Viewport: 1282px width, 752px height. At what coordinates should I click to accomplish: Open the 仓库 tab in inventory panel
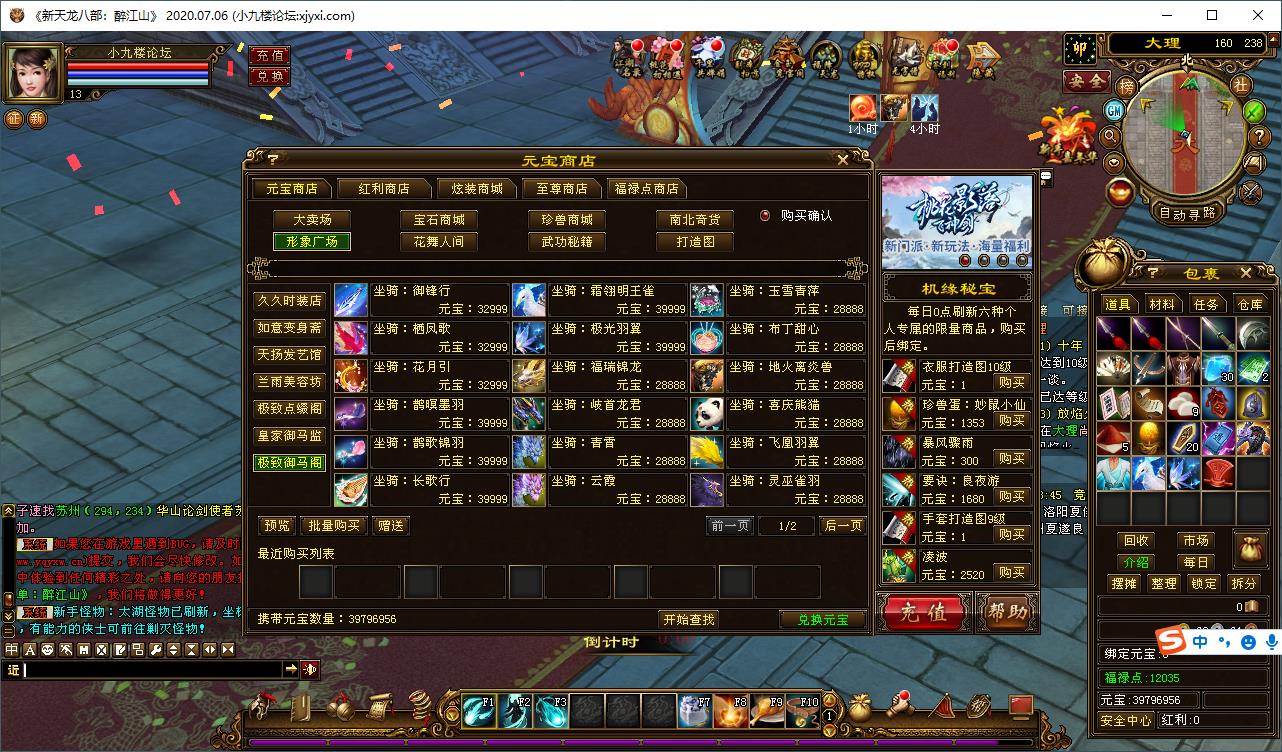pyautogui.click(x=1249, y=304)
